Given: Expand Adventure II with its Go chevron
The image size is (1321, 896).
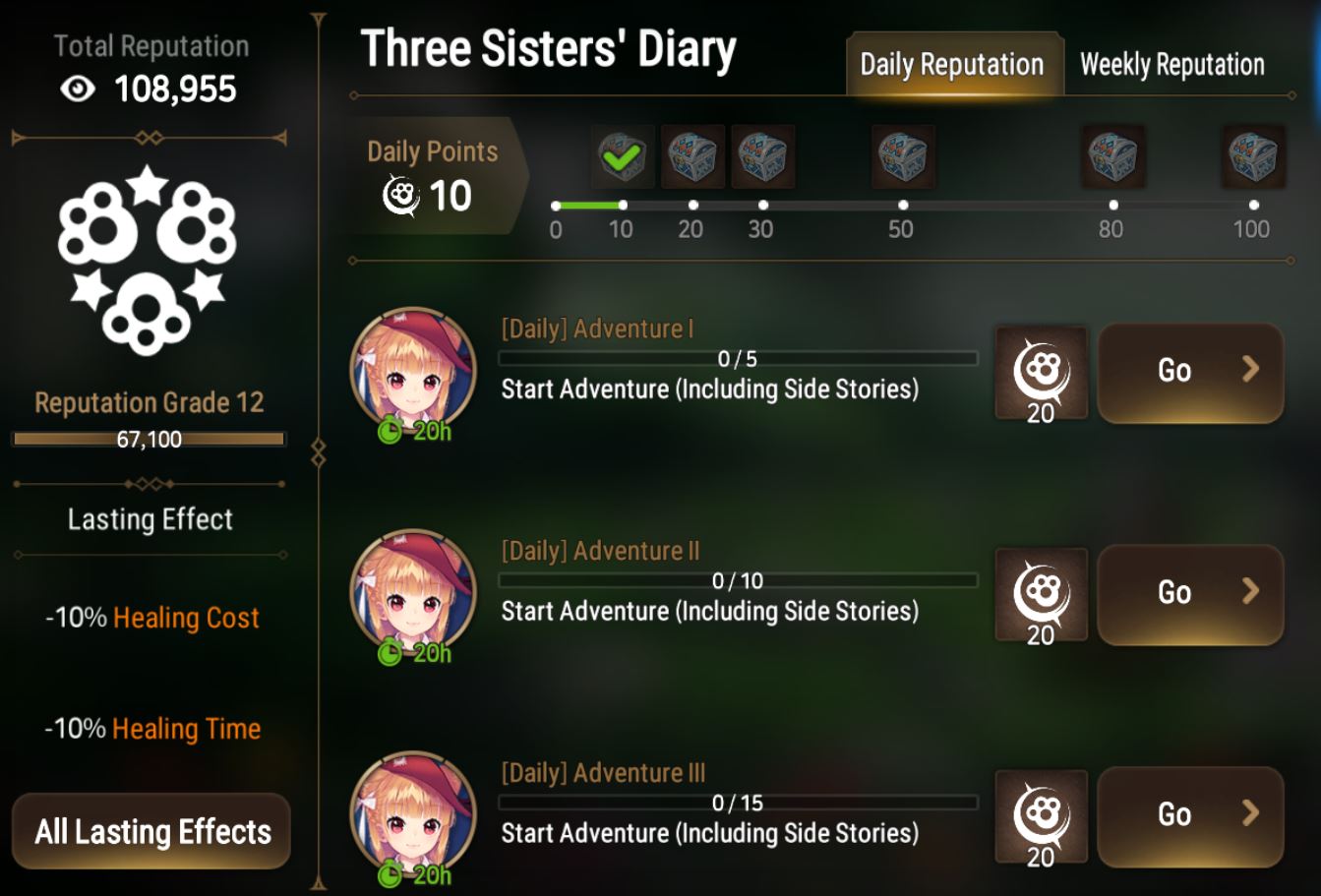Looking at the screenshot, I should (x=1251, y=593).
